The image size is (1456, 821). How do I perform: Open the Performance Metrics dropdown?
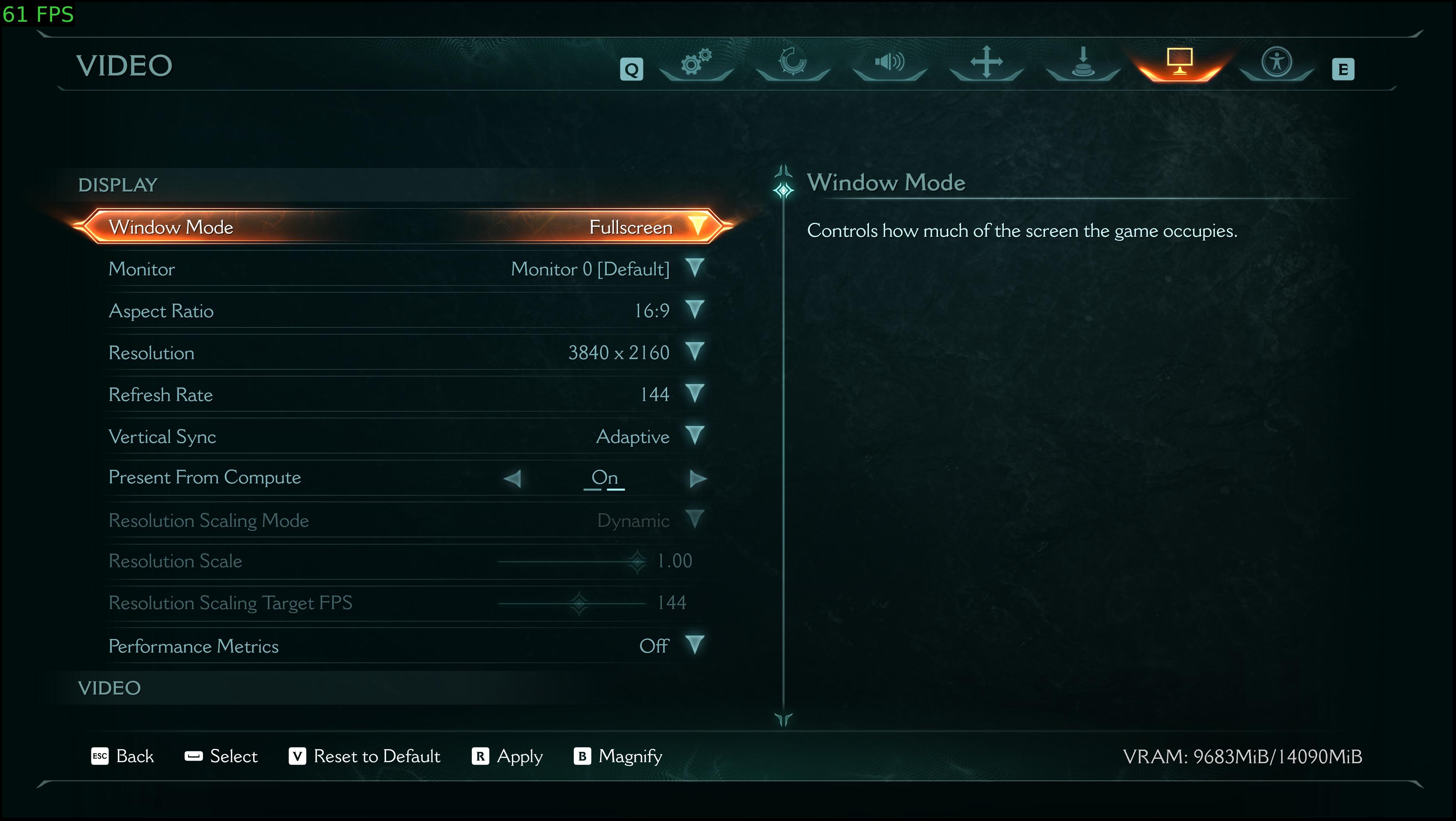[695, 645]
